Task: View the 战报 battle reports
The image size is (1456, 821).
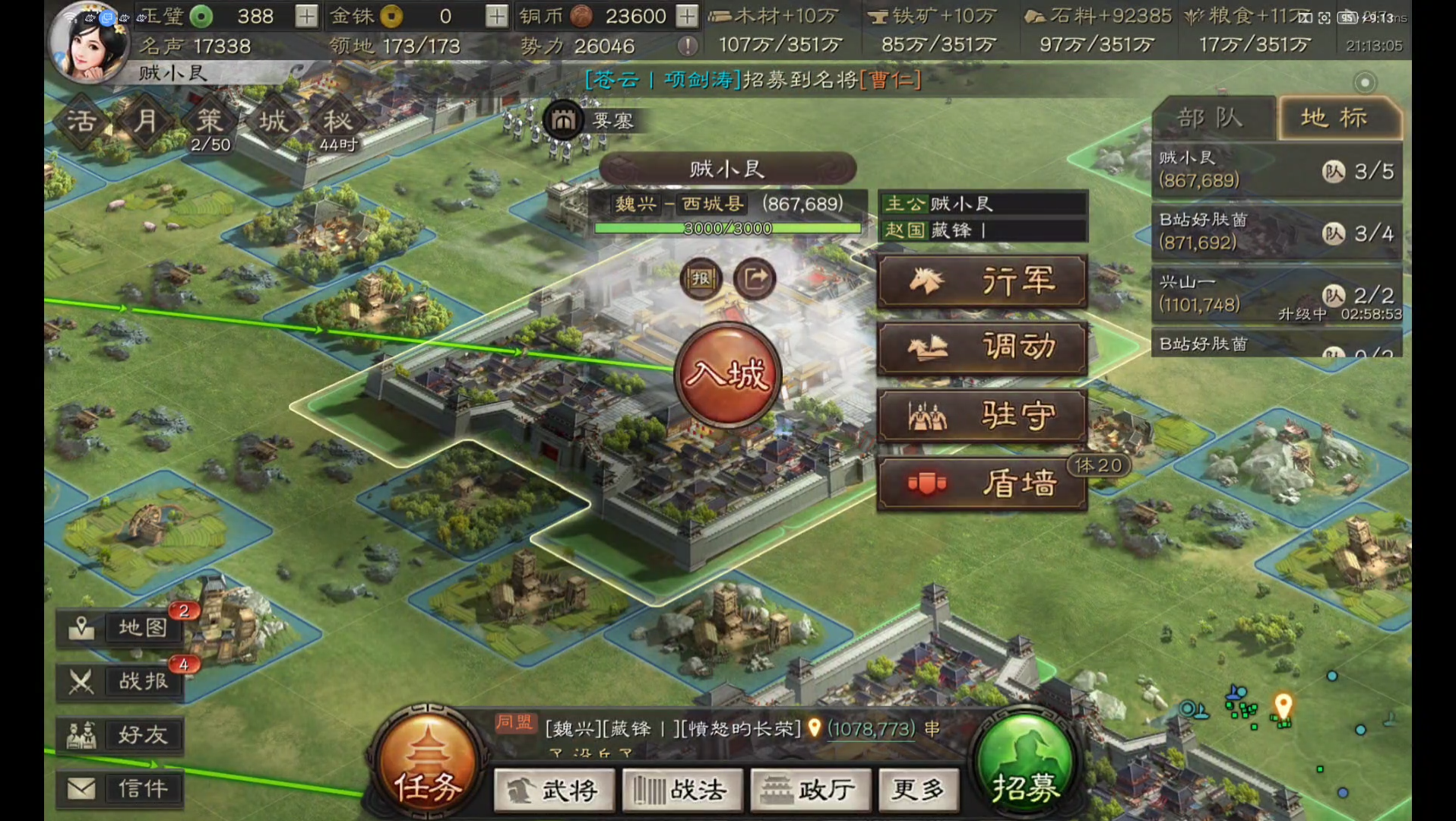Action: pos(122,681)
